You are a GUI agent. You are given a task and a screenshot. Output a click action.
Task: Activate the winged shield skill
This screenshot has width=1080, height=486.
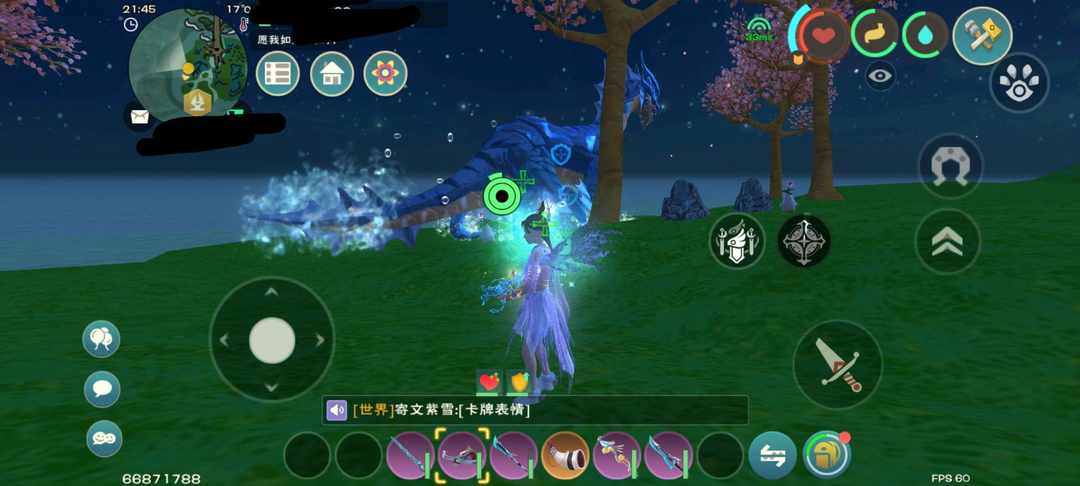pyautogui.click(x=737, y=241)
